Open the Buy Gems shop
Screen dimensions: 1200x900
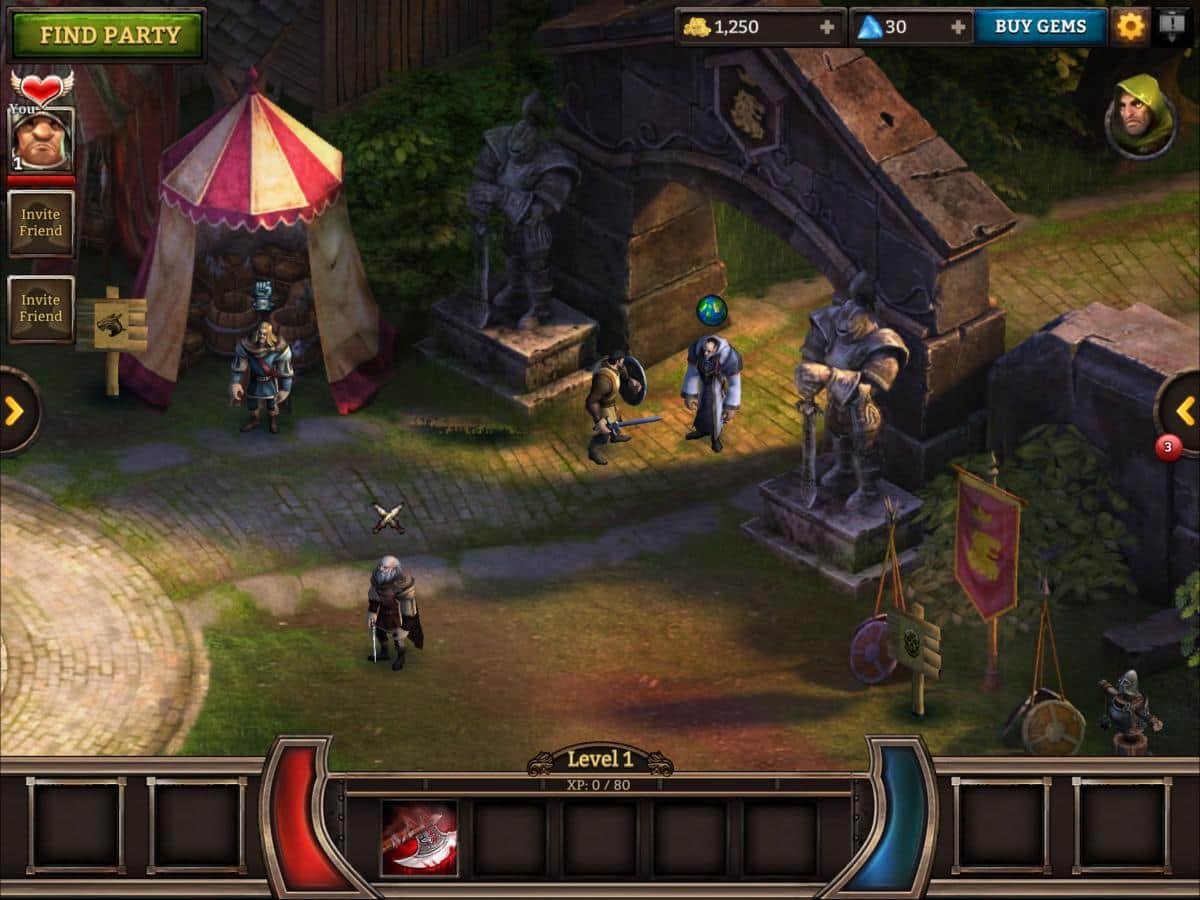click(x=1040, y=27)
